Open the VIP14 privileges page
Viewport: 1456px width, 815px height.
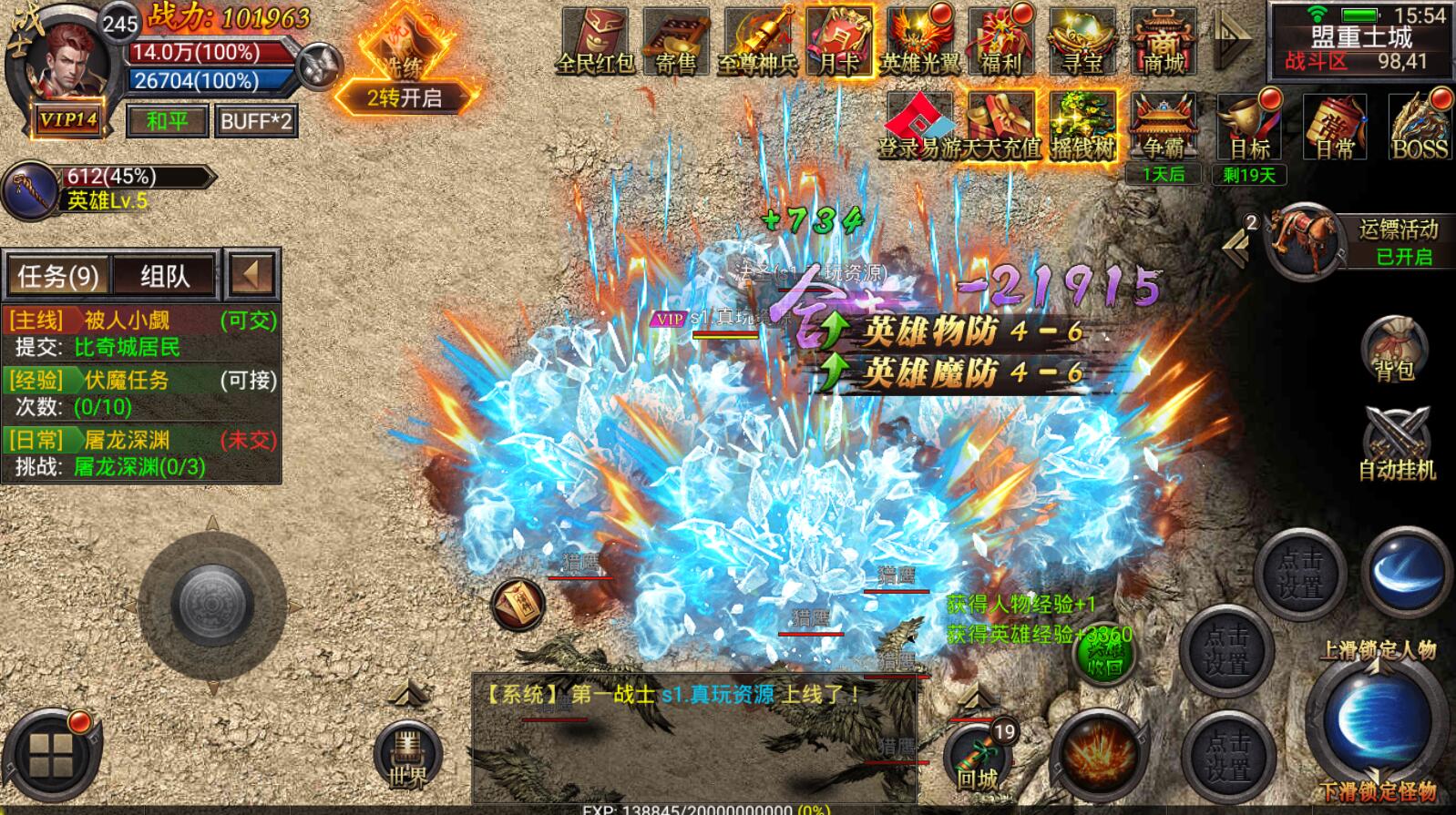point(67,120)
